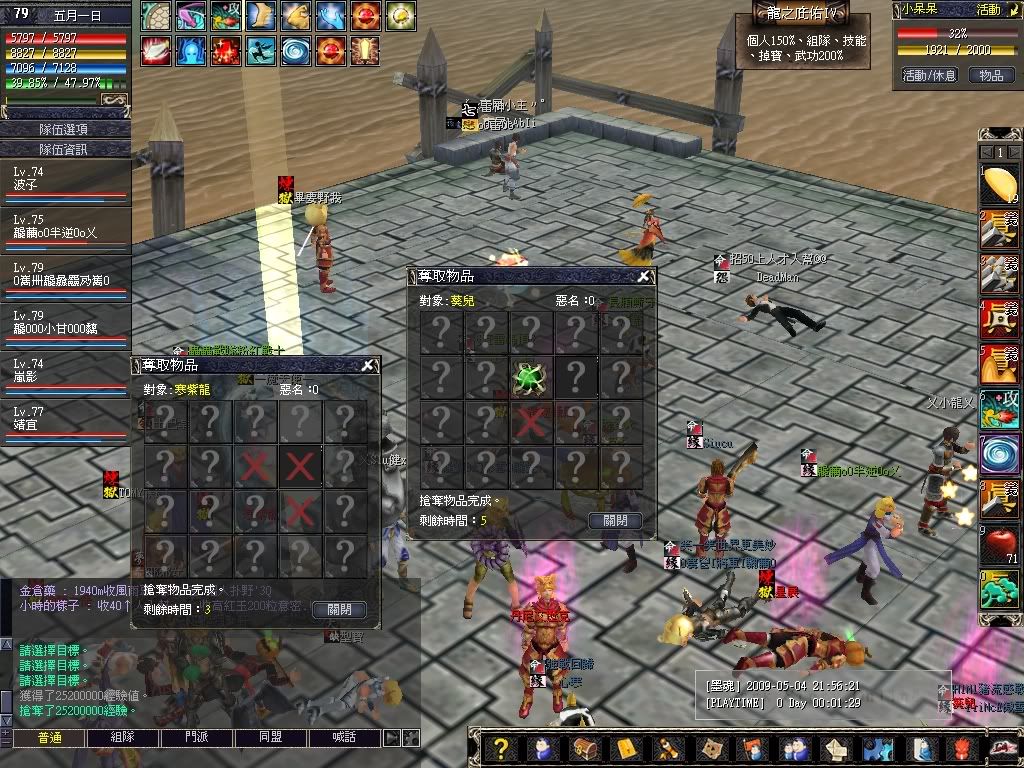The image size is (1024, 768).
Task: Open the blue gear settings menu
Action: [876, 749]
